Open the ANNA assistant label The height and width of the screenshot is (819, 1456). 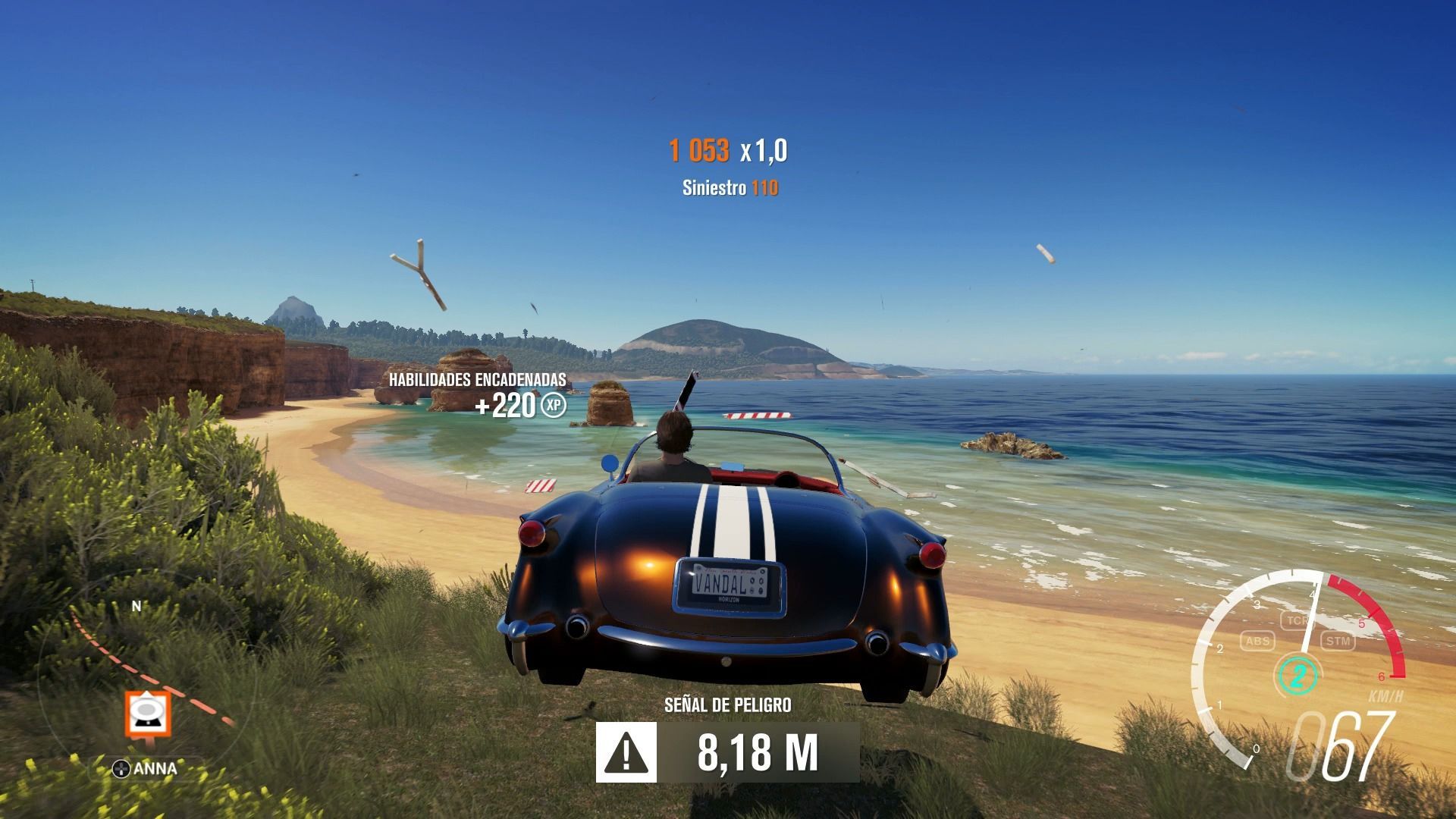tap(146, 769)
